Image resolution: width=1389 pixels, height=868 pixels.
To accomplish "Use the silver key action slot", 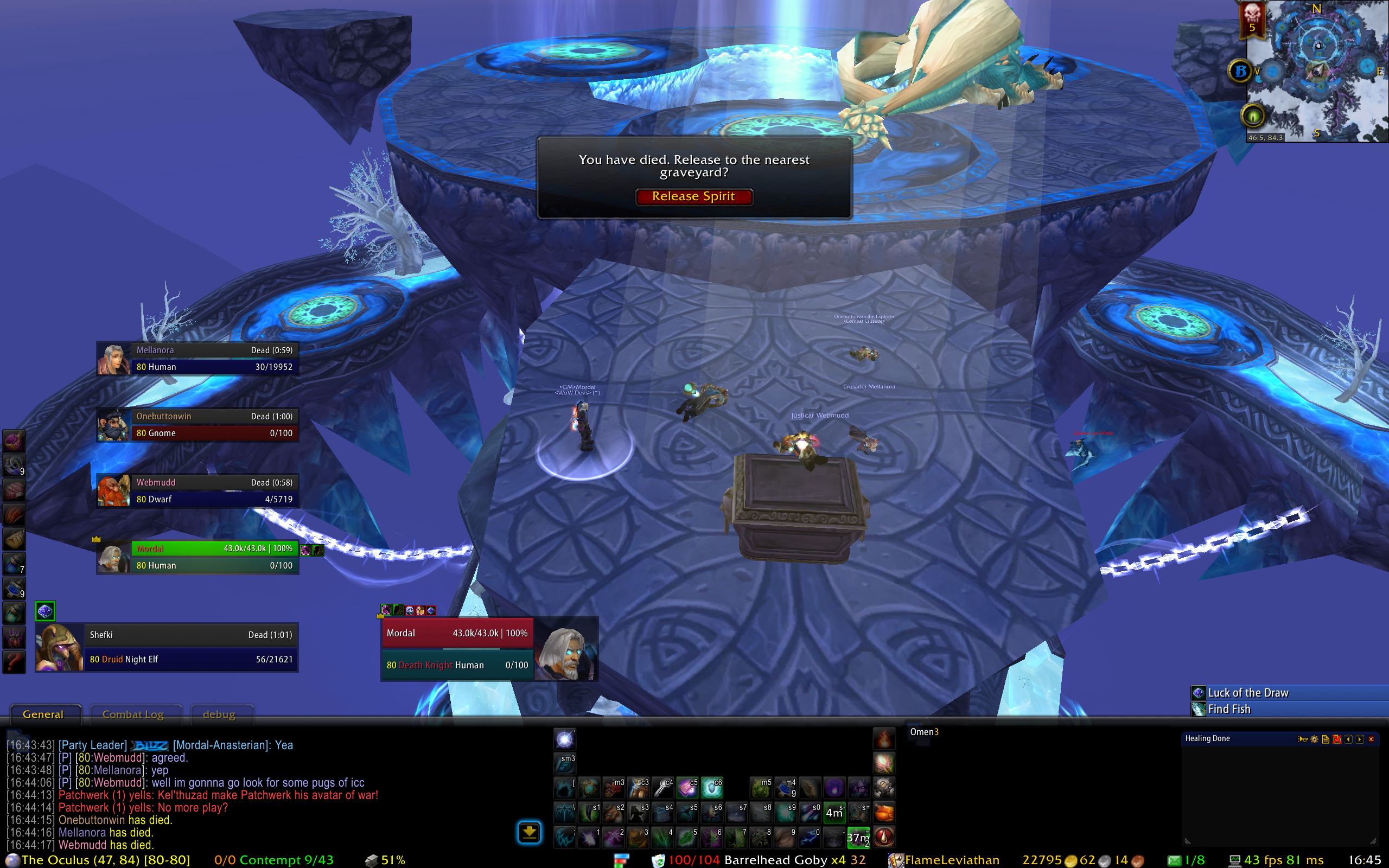I will click(x=663, y=788).
